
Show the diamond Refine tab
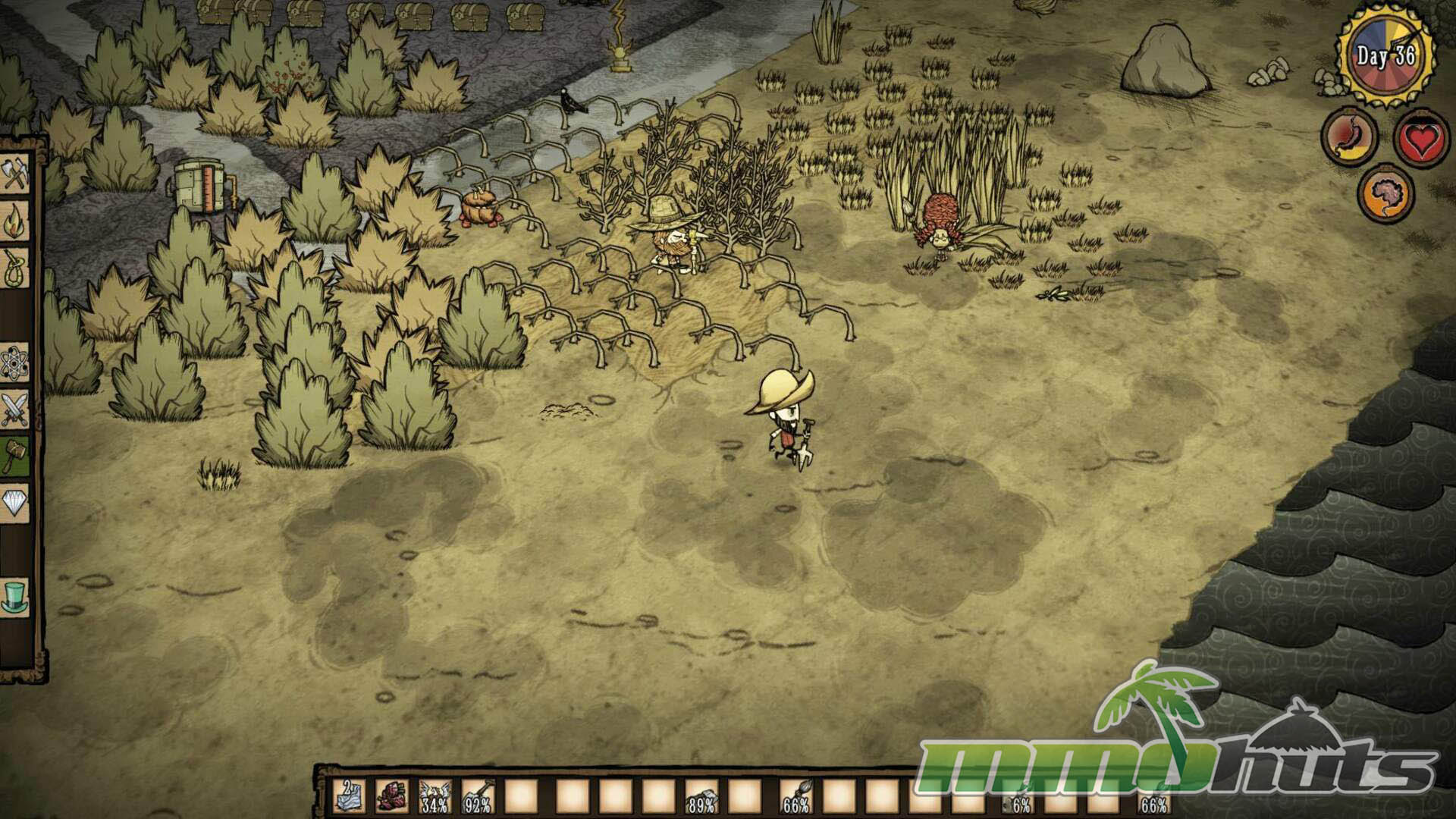(15, 504)
